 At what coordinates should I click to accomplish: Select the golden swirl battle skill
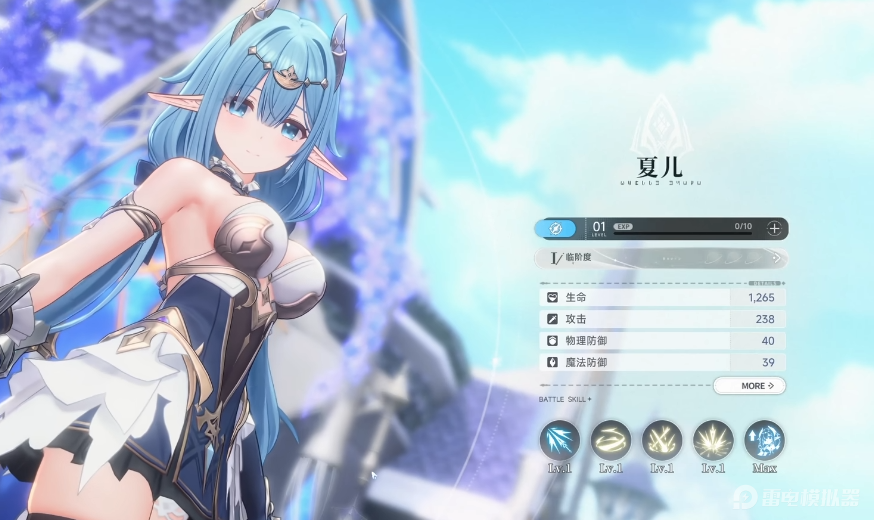(x=611, y=440)
